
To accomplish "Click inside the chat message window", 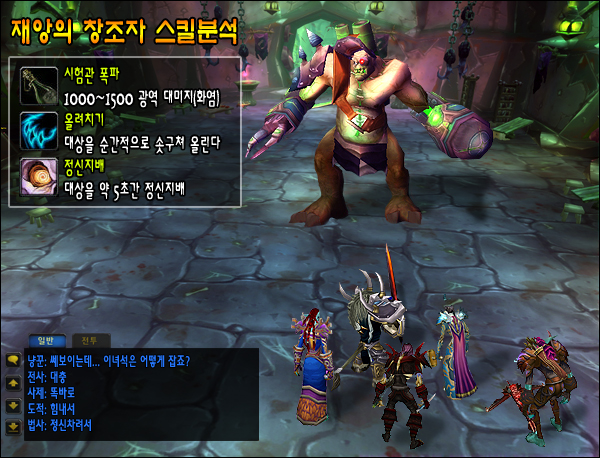I will pyautogui.click(x=130, y=395).
